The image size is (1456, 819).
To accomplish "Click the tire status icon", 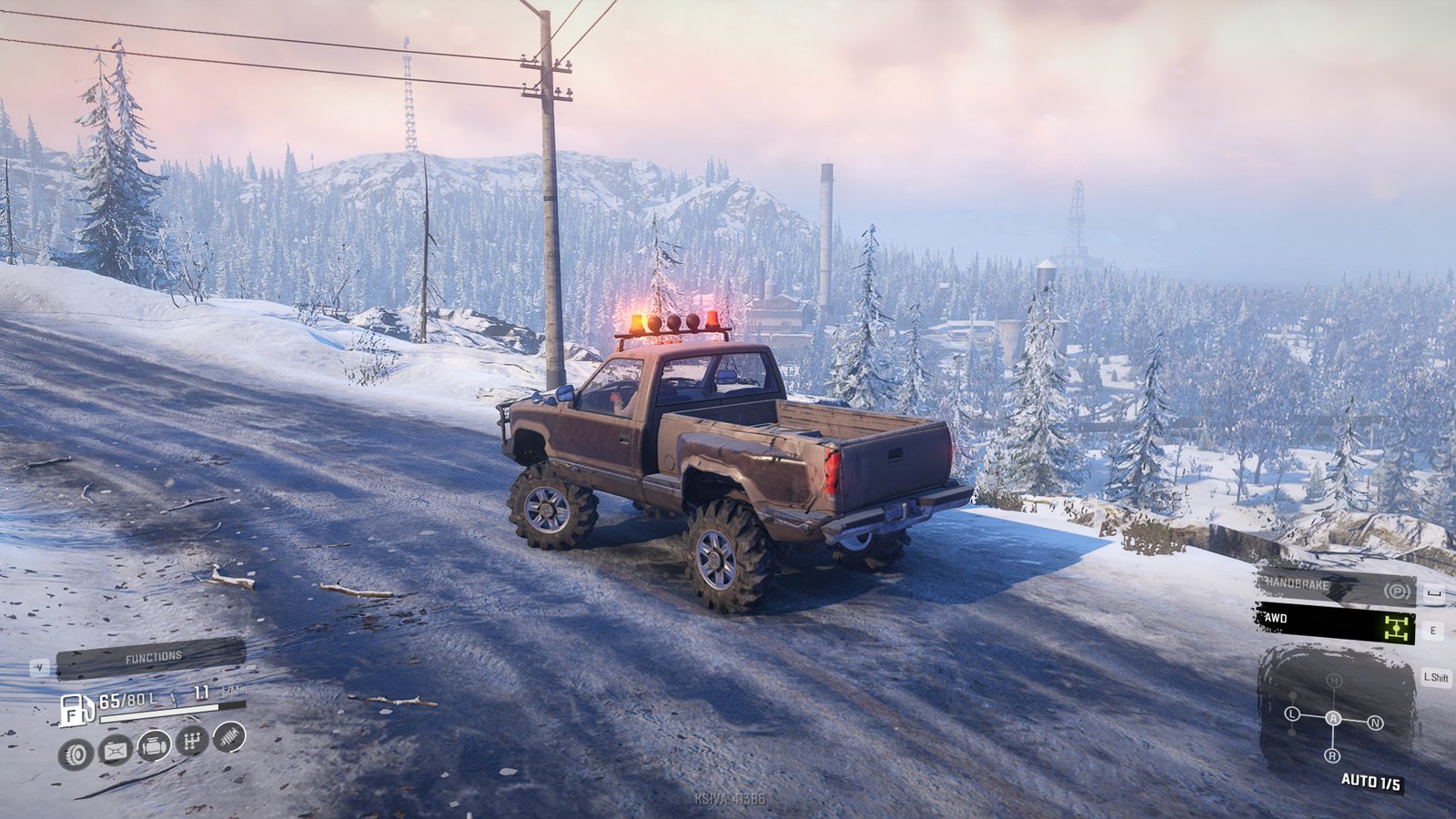I will click(x=76, y=753).
